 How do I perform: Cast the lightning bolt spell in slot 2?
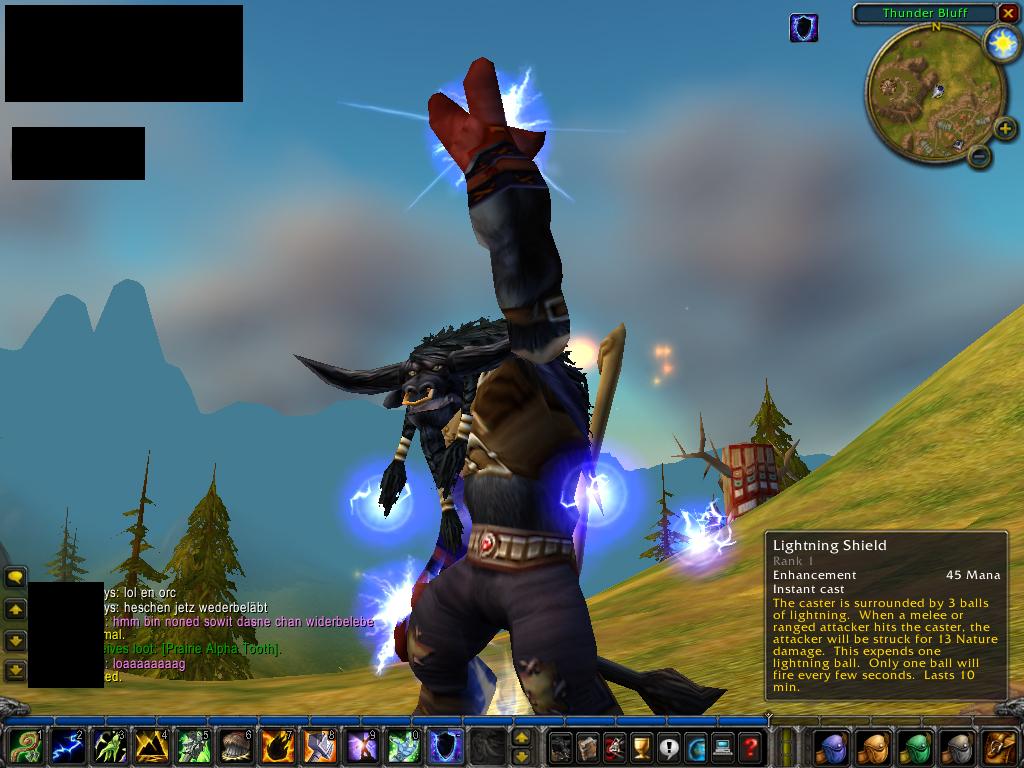point(68,746)
